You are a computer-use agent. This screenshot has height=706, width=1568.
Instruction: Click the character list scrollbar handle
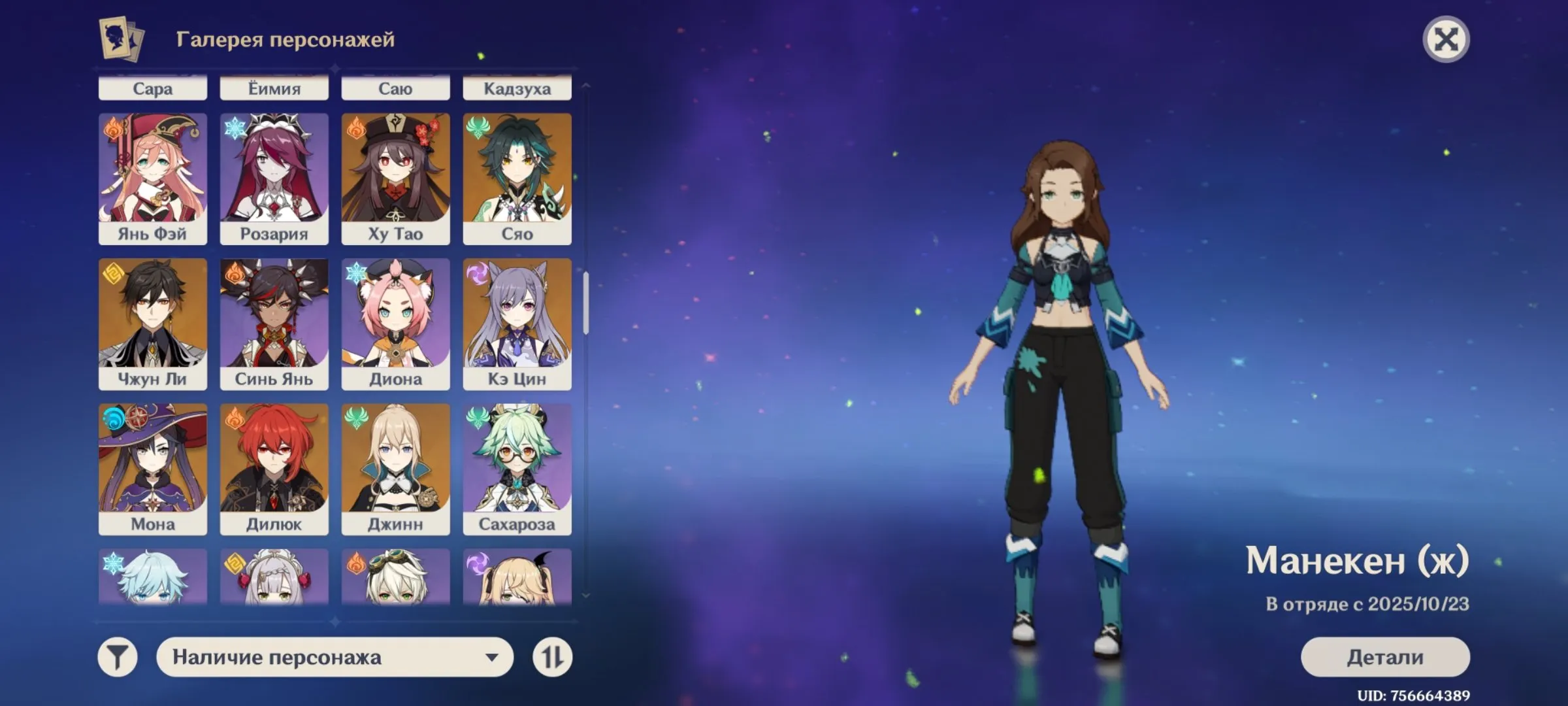586,303
